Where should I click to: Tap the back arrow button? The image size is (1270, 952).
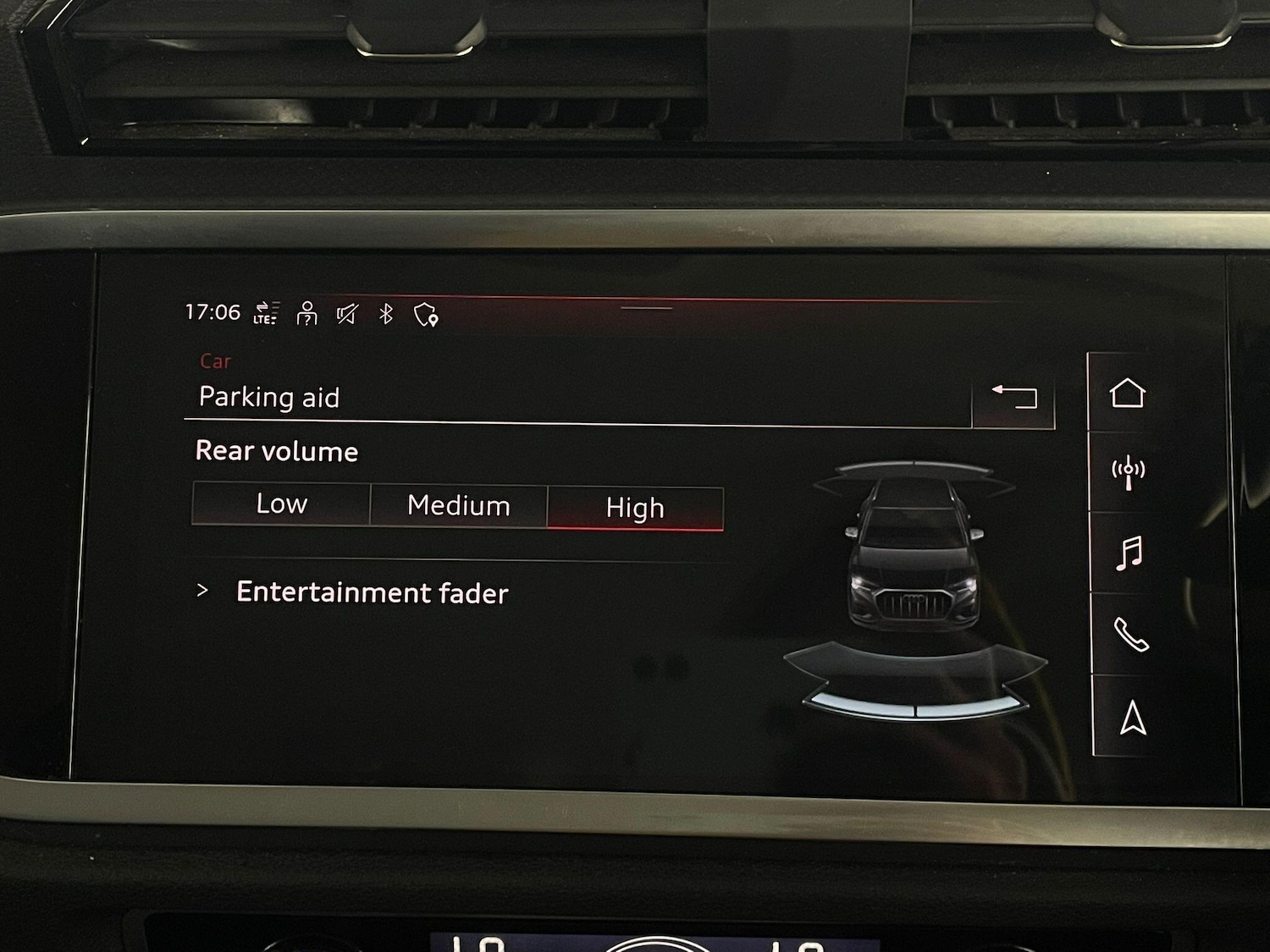tap(1013, 396)
